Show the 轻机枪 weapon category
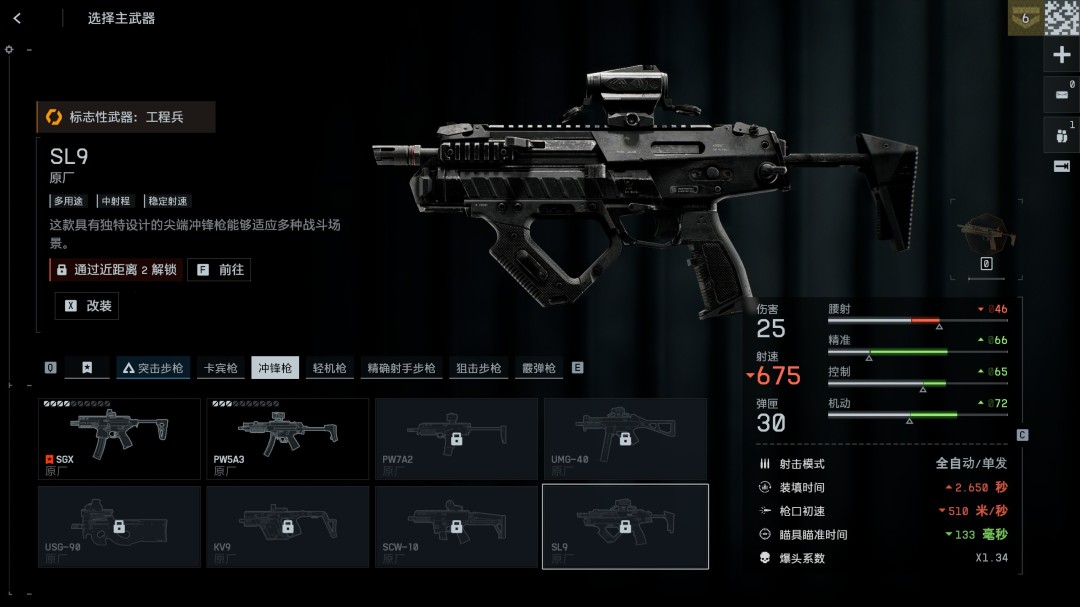The image size is (1080, 607). [329, 368]
